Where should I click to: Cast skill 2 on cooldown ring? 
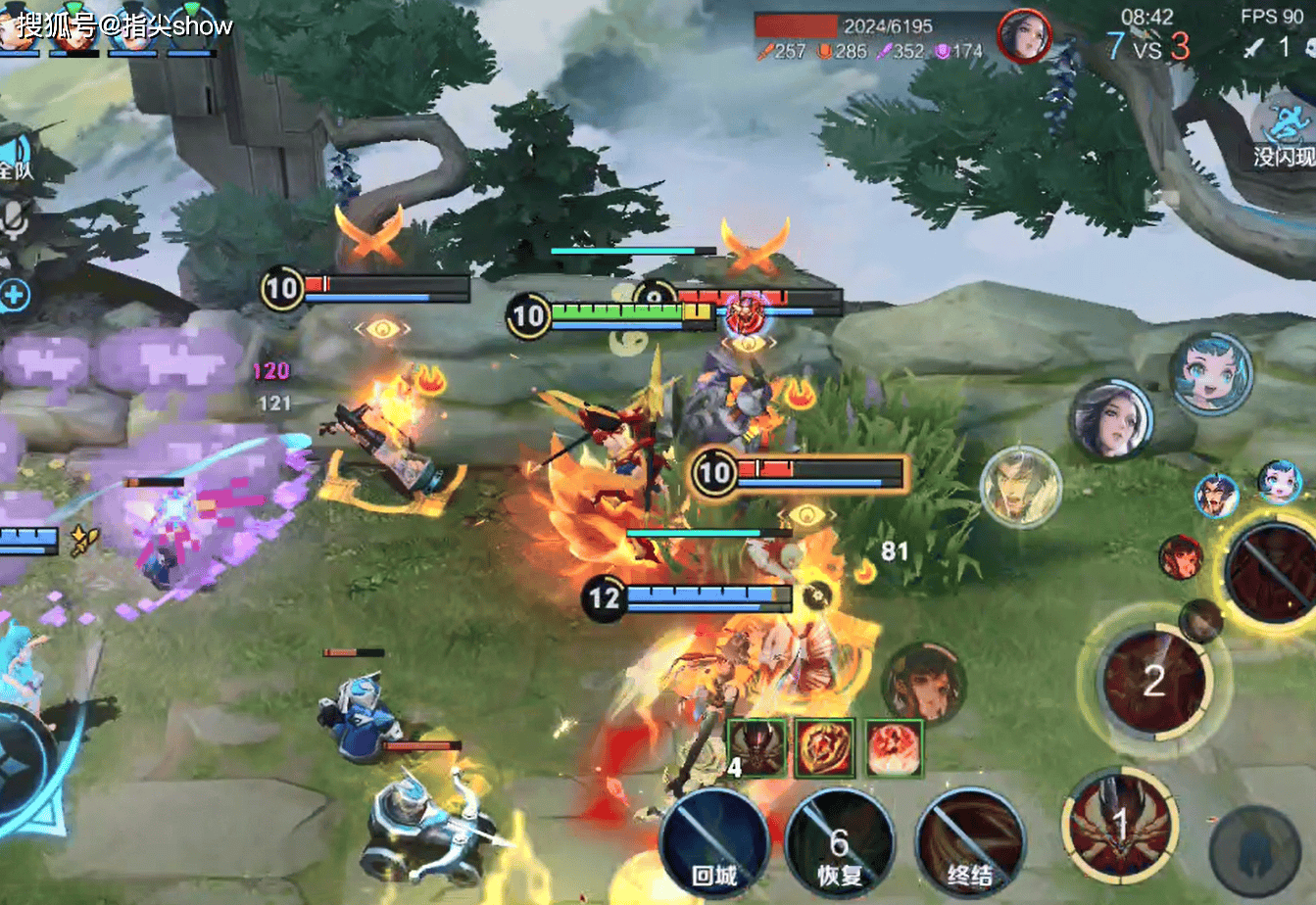1153,680
